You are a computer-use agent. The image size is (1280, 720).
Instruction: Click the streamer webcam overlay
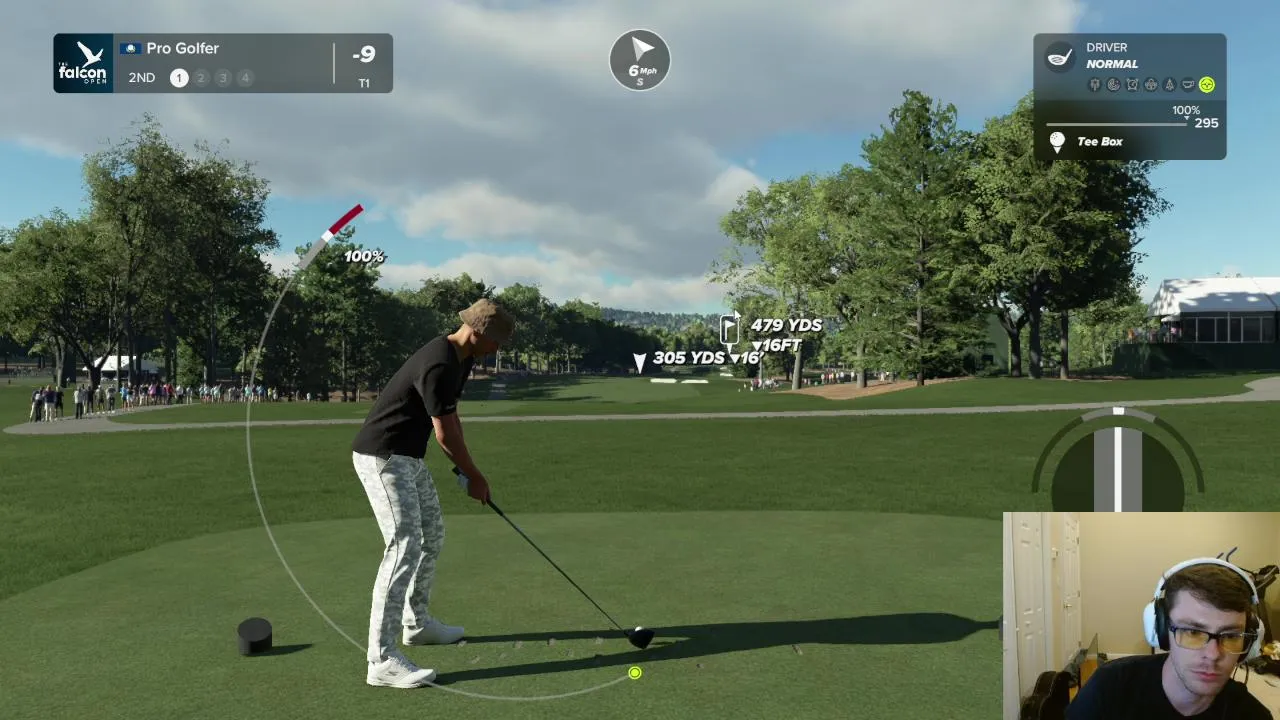click(x=1141, y=616)
